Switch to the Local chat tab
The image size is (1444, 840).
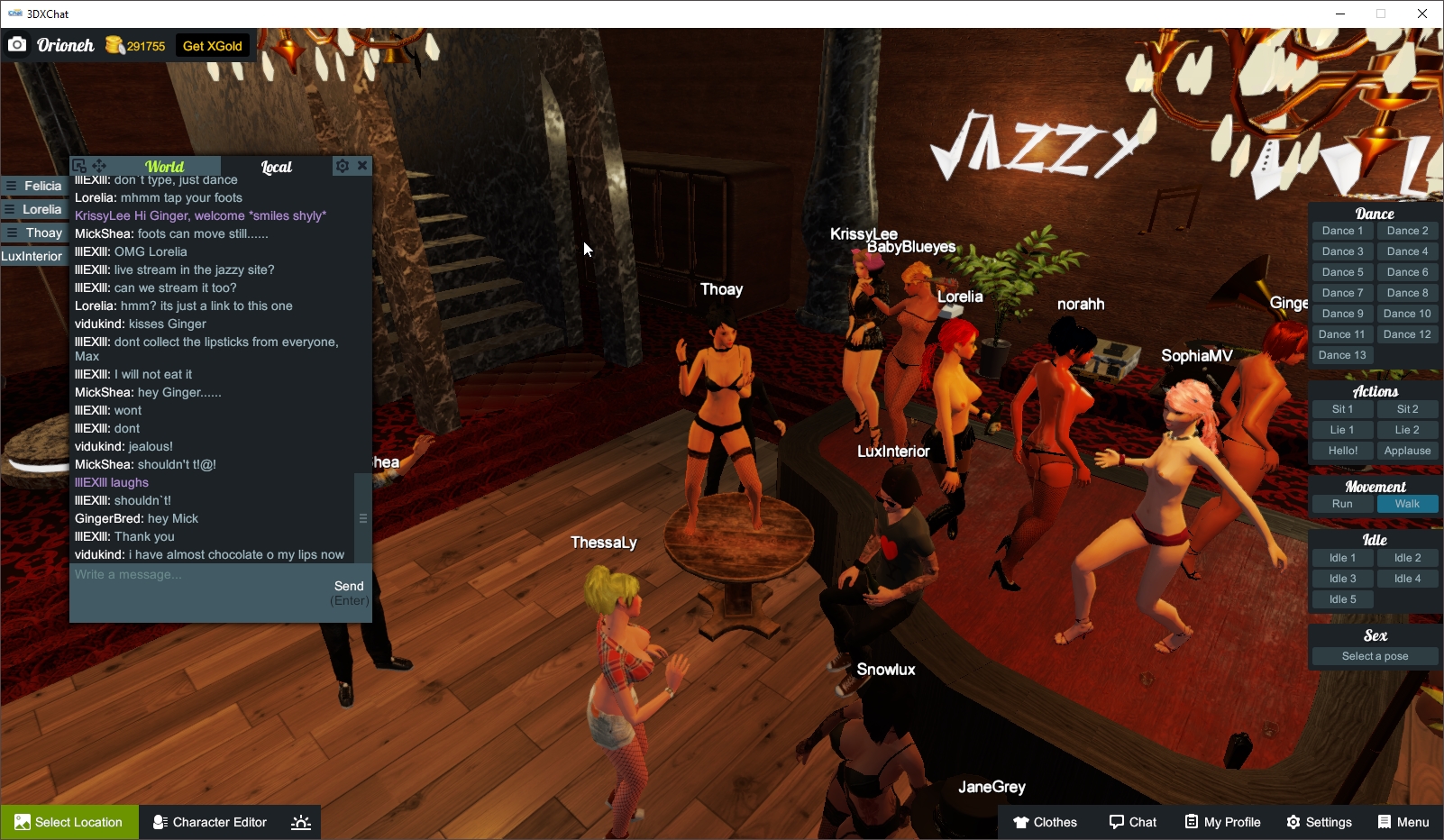(277, 167)
